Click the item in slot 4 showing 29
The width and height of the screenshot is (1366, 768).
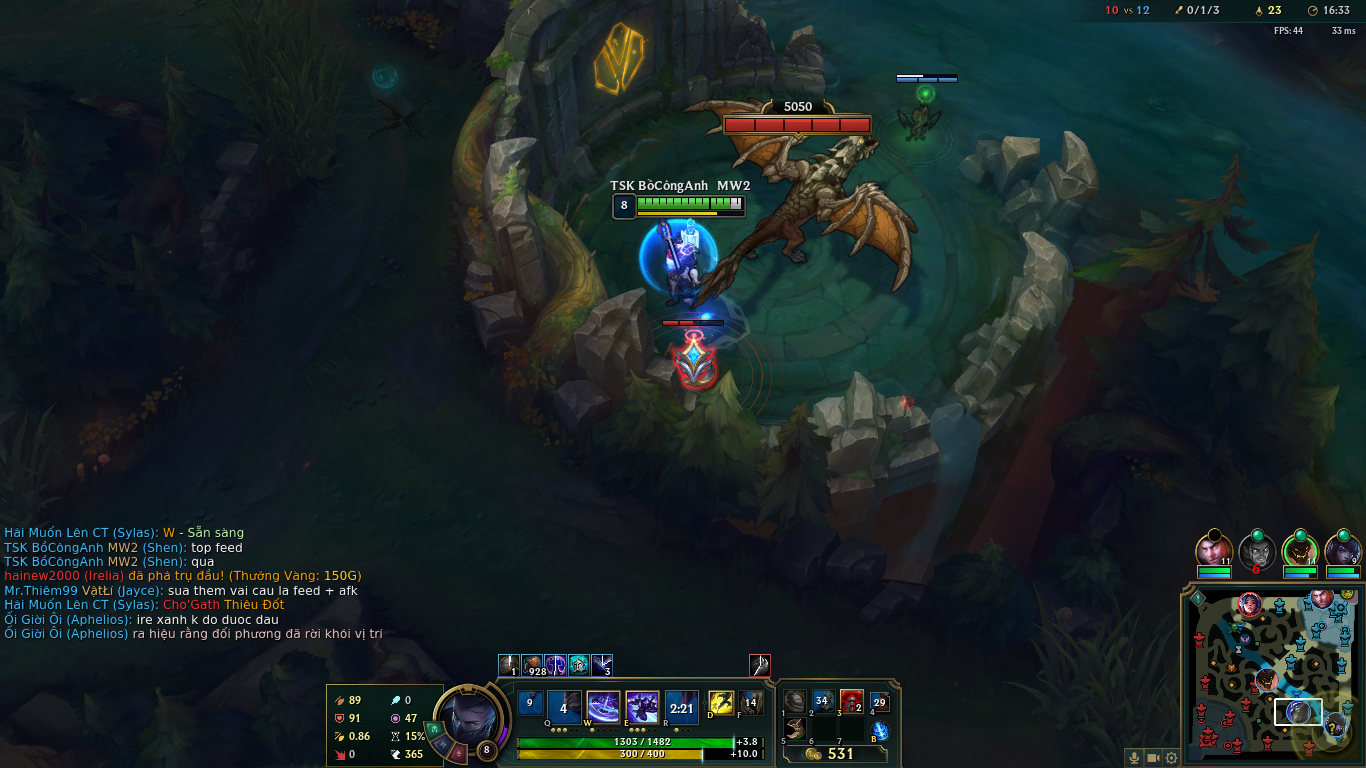coord(880,702)
